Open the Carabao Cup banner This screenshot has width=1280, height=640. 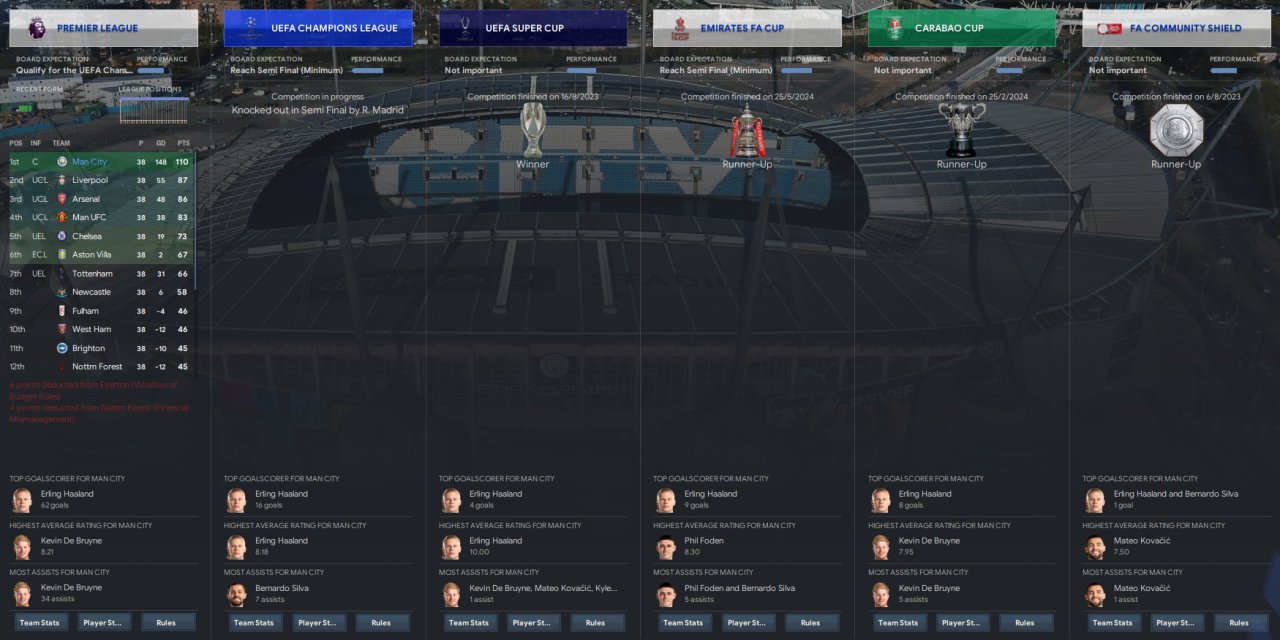coord(961,28)
